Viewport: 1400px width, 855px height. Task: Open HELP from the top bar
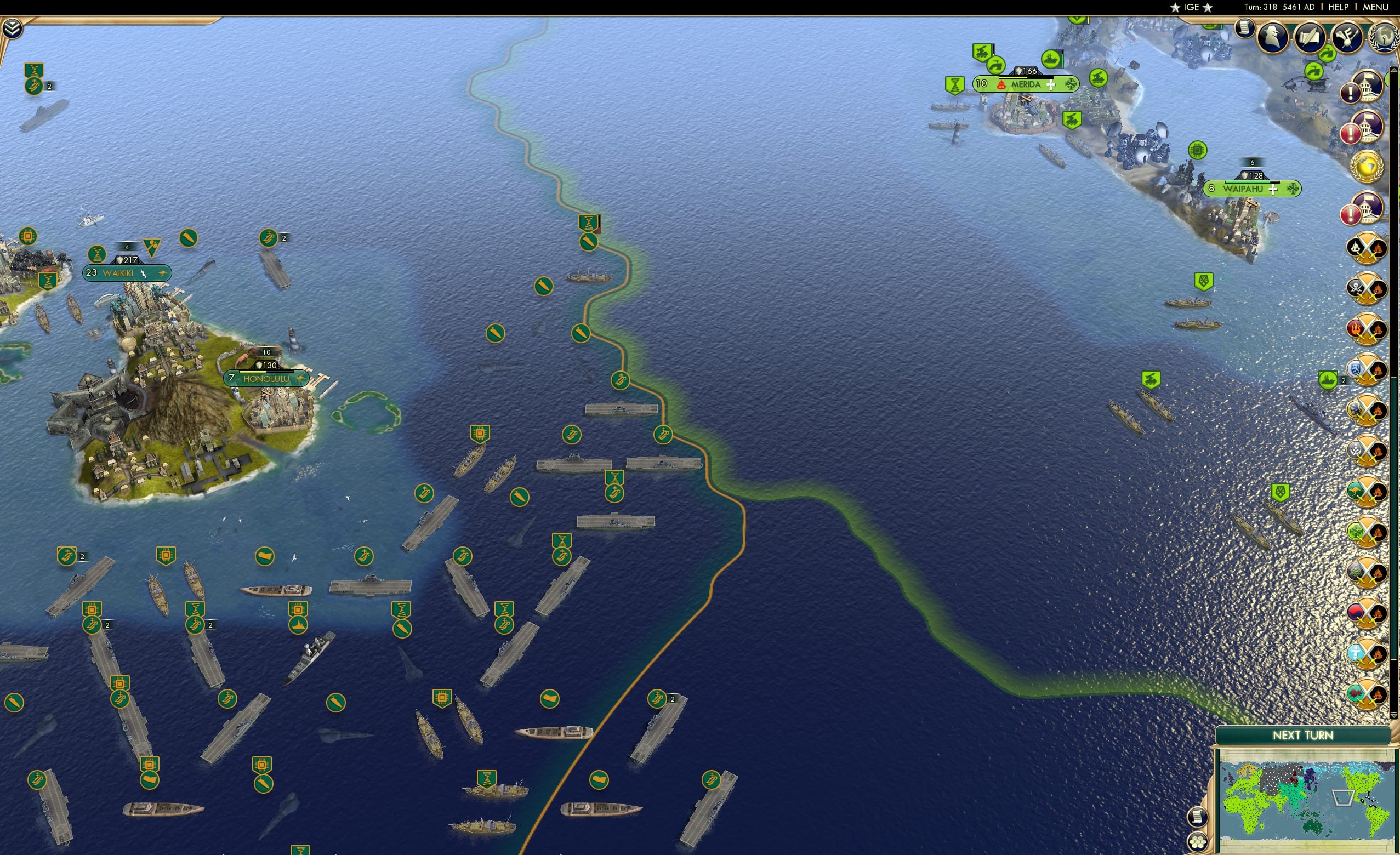tap(1339, 7)
